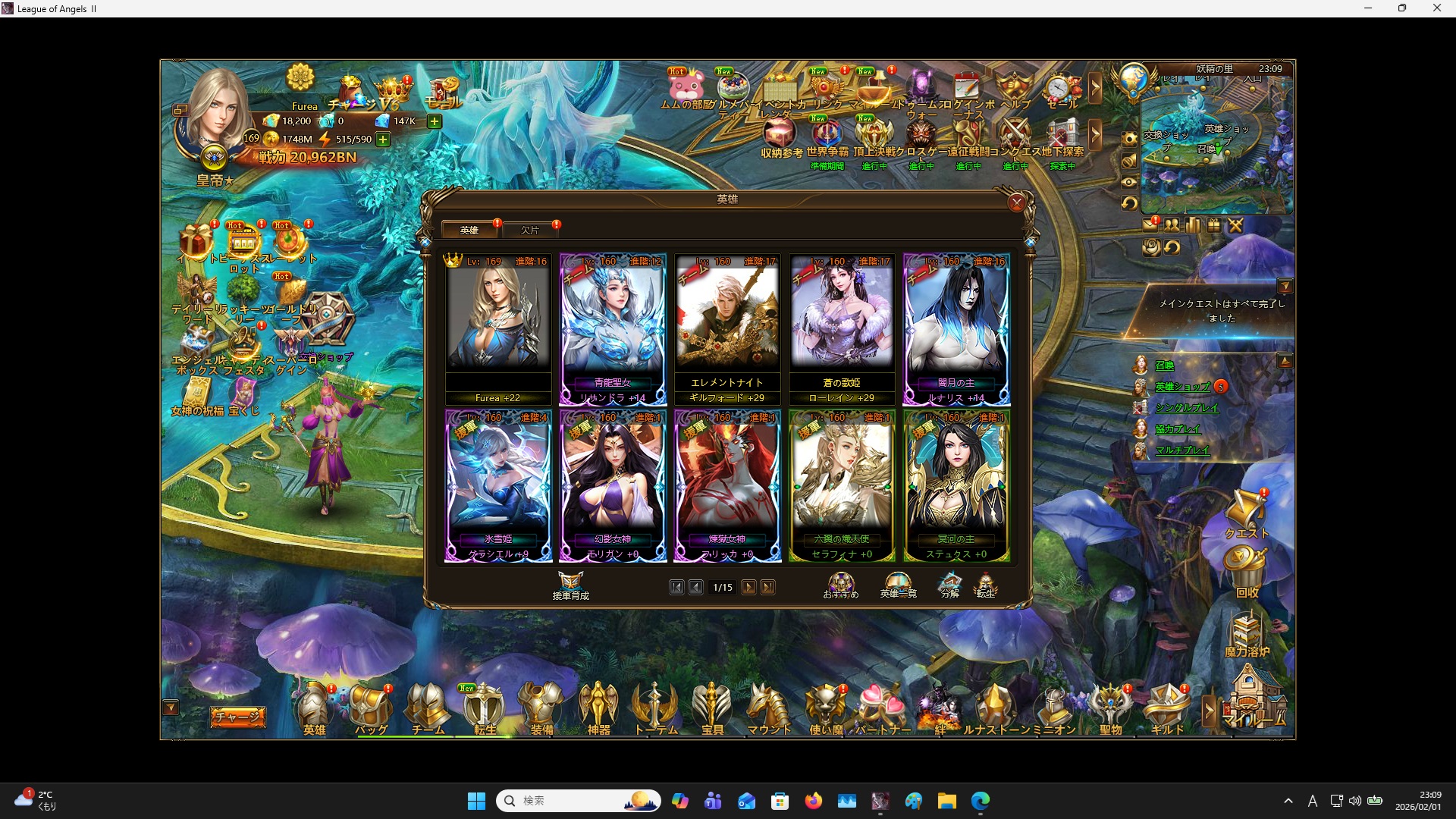Select the 分解 decompose icon in hero panel

coord(949,584)
